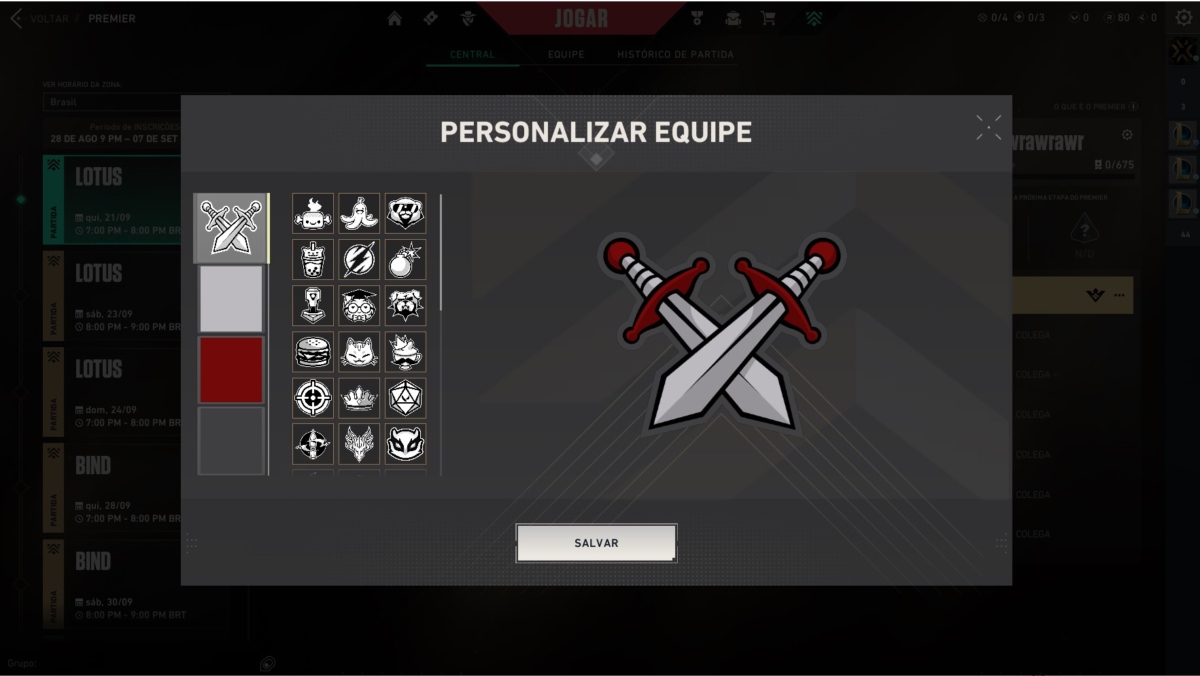Select the crosshair target icon
The image size is (1200, 676).
pos(313,398)
